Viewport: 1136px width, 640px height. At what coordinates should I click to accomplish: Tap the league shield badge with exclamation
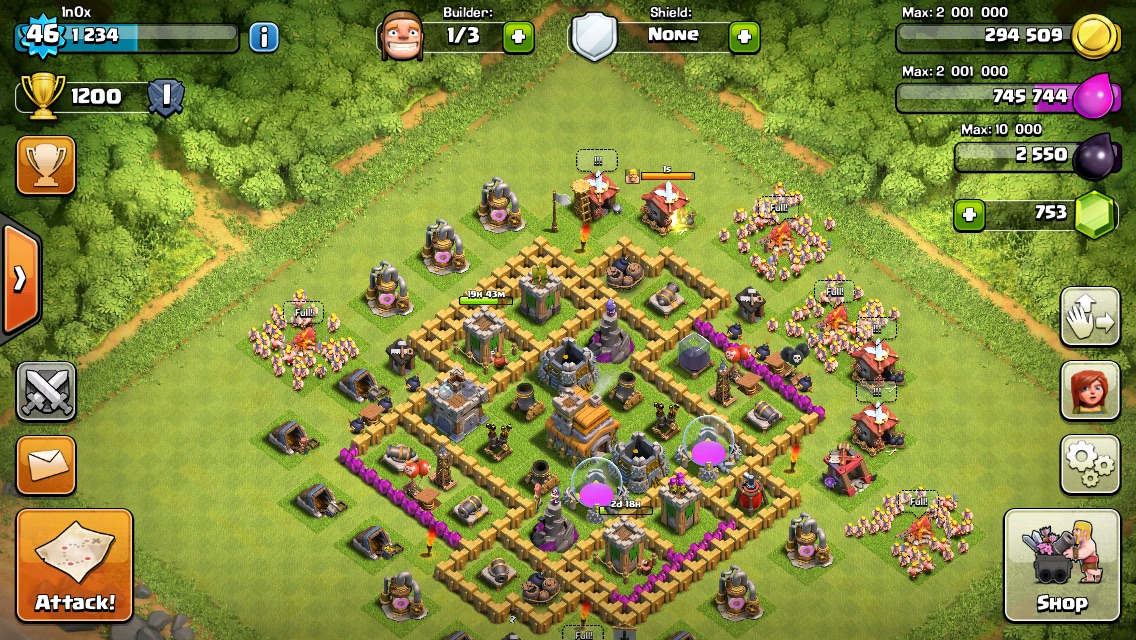tap(164, 97)
